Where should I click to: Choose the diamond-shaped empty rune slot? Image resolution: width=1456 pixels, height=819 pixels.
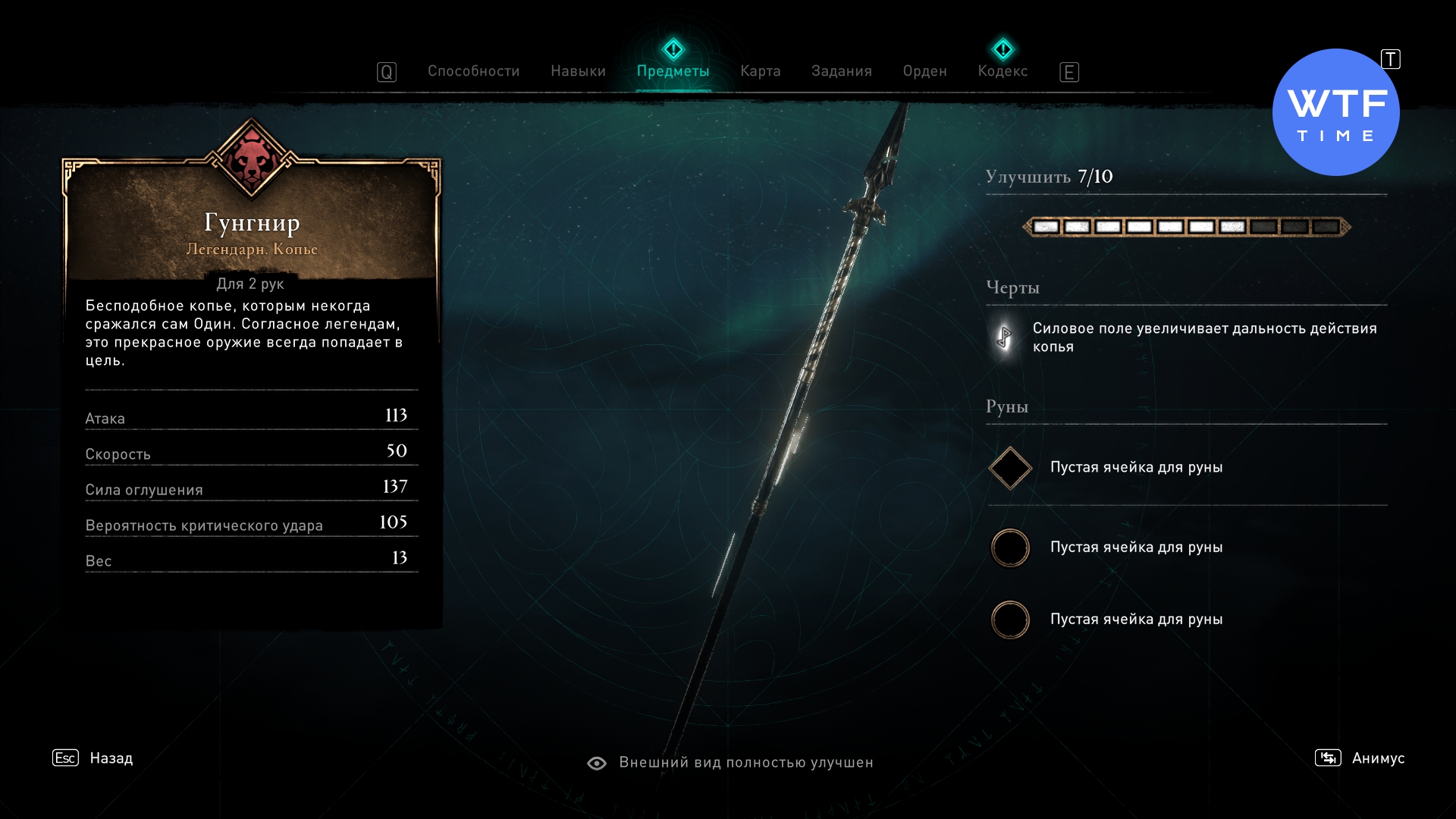1010,468
